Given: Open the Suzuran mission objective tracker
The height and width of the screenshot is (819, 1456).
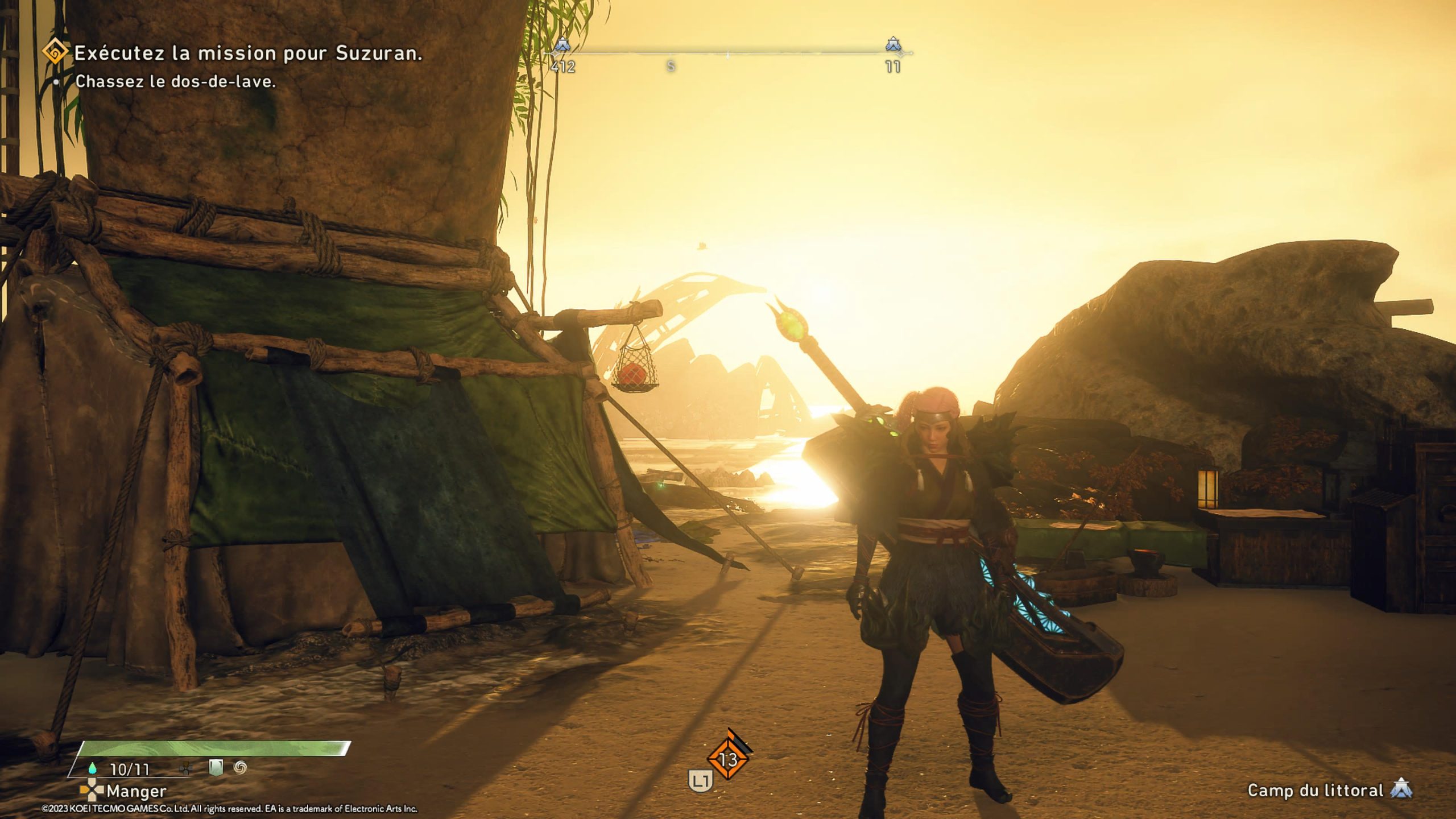Looking at the screenshot, I should 248,53.
